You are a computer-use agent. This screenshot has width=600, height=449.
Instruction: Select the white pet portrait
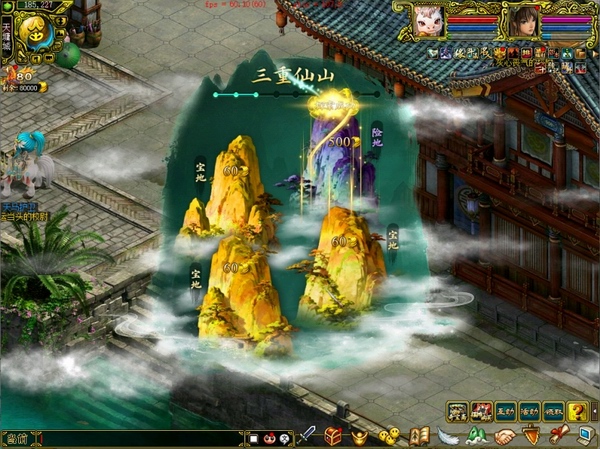(428, 20)
